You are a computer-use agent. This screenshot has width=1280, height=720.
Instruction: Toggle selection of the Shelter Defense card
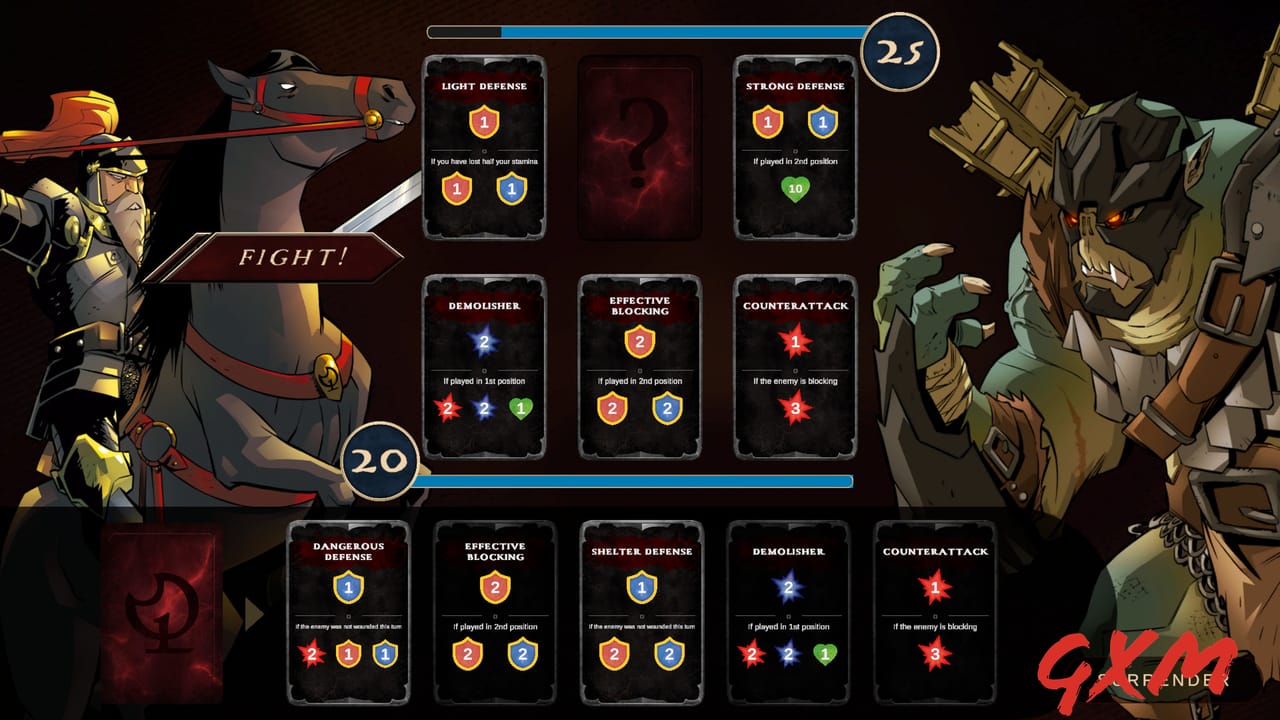(641, 610)
